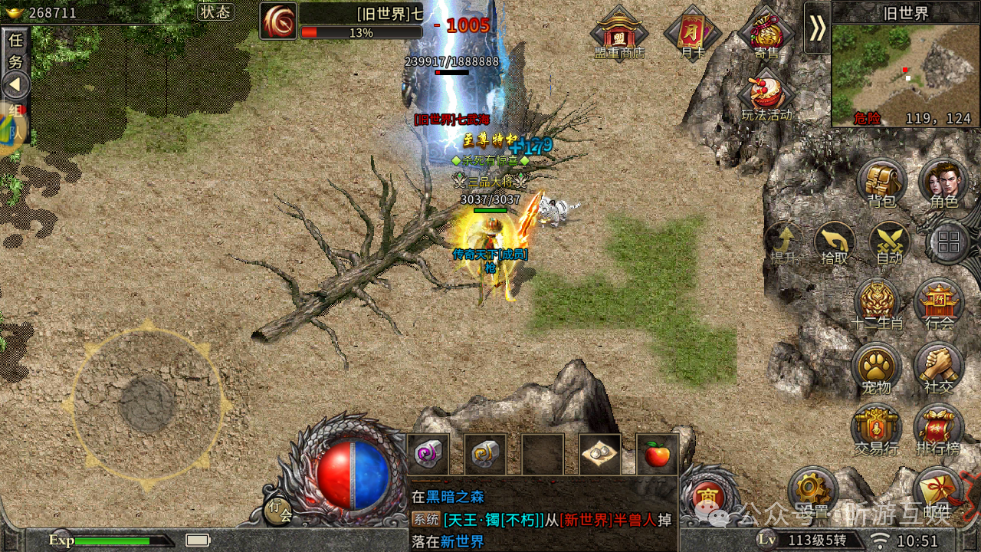Open the 月卡 monthly card

coord(692,33)
